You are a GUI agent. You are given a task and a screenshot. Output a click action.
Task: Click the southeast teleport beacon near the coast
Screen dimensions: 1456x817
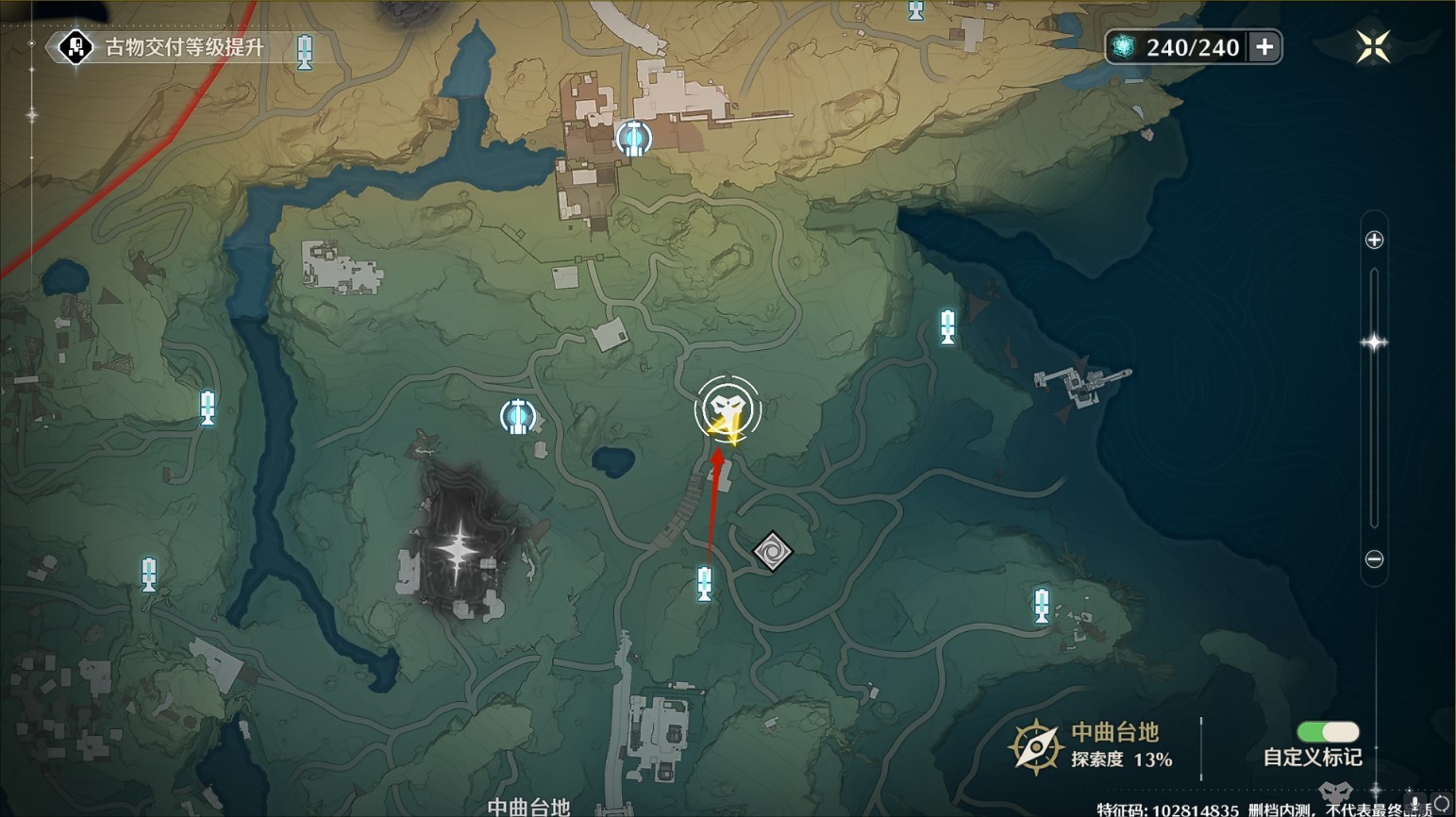tap(1041, 606)
